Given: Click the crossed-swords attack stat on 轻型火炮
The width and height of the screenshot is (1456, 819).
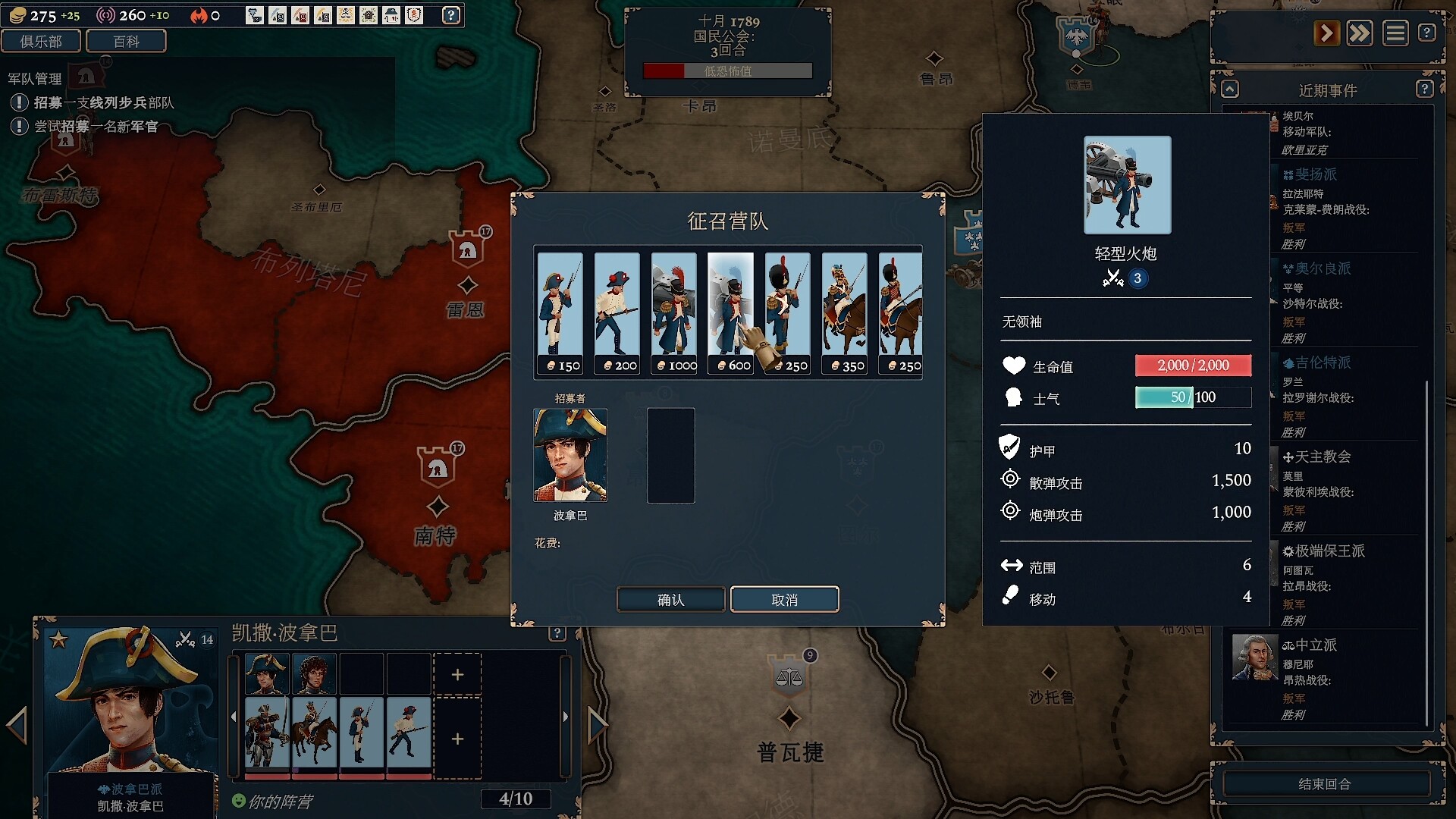Looking at the screenshot, I should [1115, 278].
